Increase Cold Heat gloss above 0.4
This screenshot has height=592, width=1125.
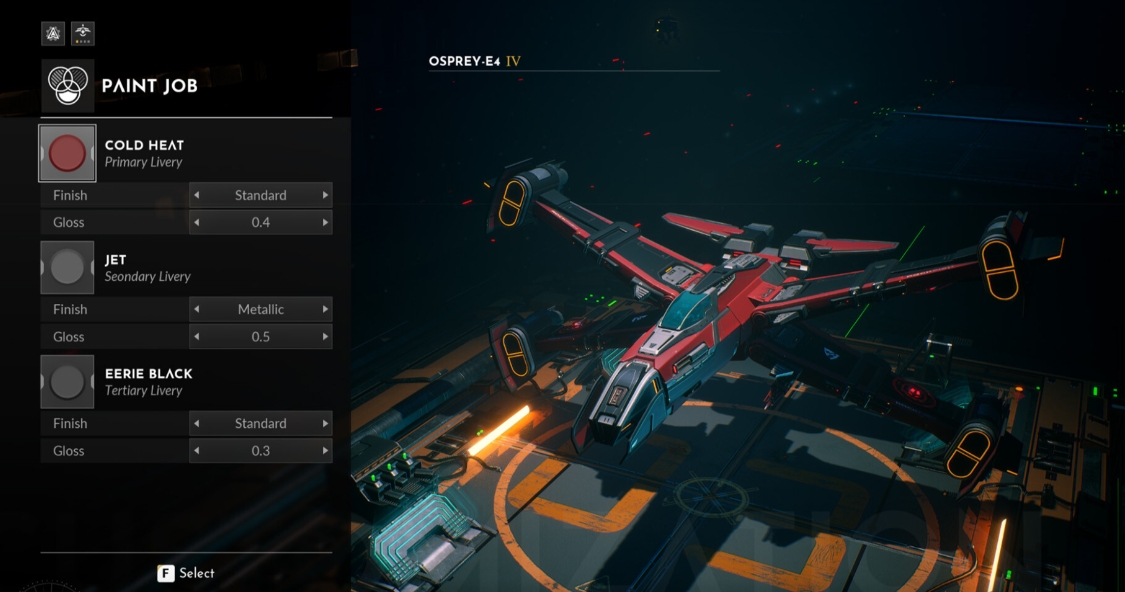point(325,222)
